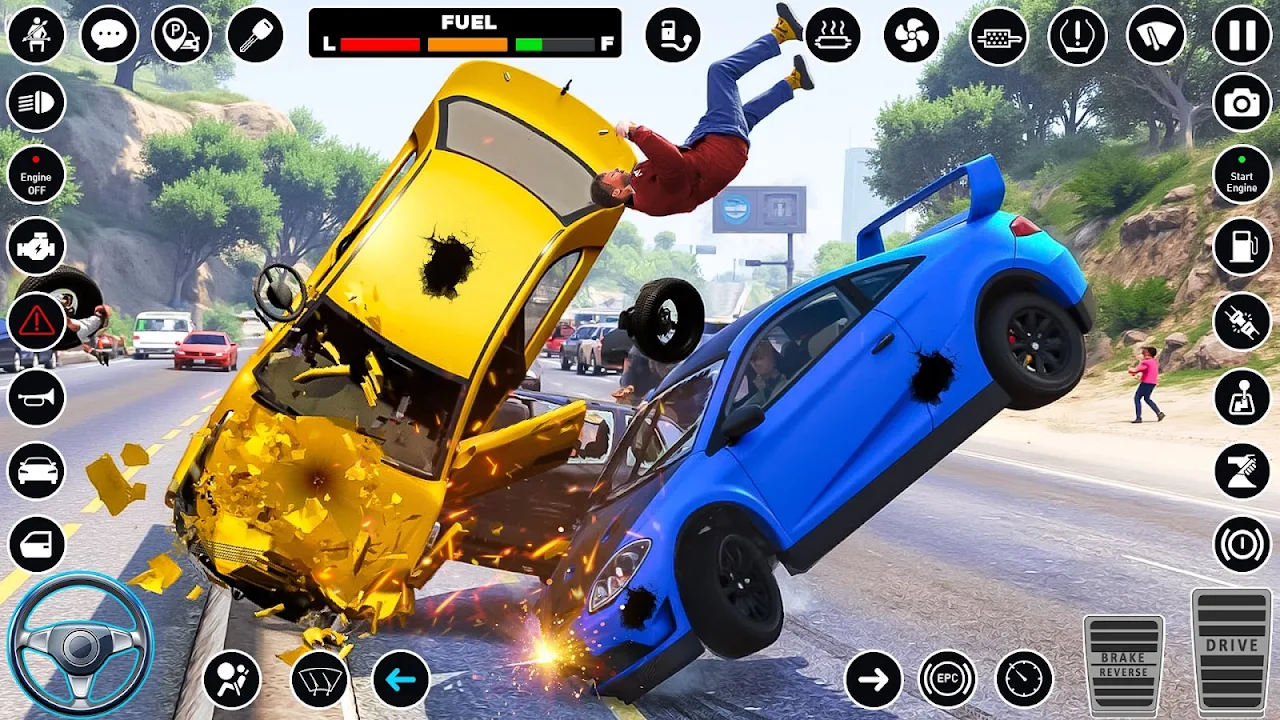Hit the Start Engine button
Image resolution: width=1280 pixels, height=720 pixels.
tap(1242, 174)
